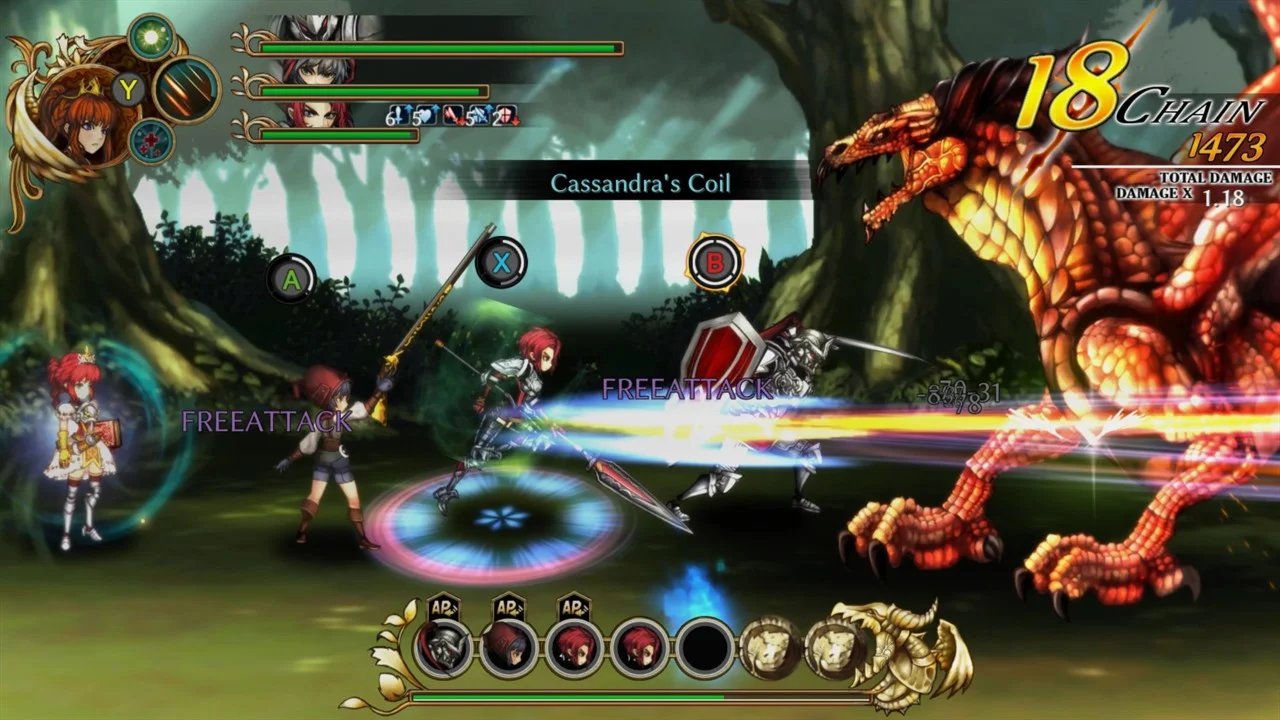Click the empty black action queue slot
1280x720 pixels.
point(705,648)
